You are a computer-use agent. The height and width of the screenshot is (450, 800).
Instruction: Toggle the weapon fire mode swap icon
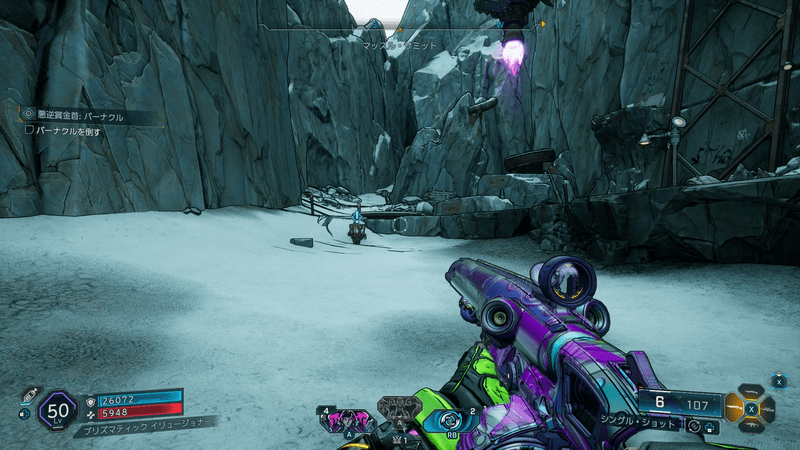click(x=693, y=427)
